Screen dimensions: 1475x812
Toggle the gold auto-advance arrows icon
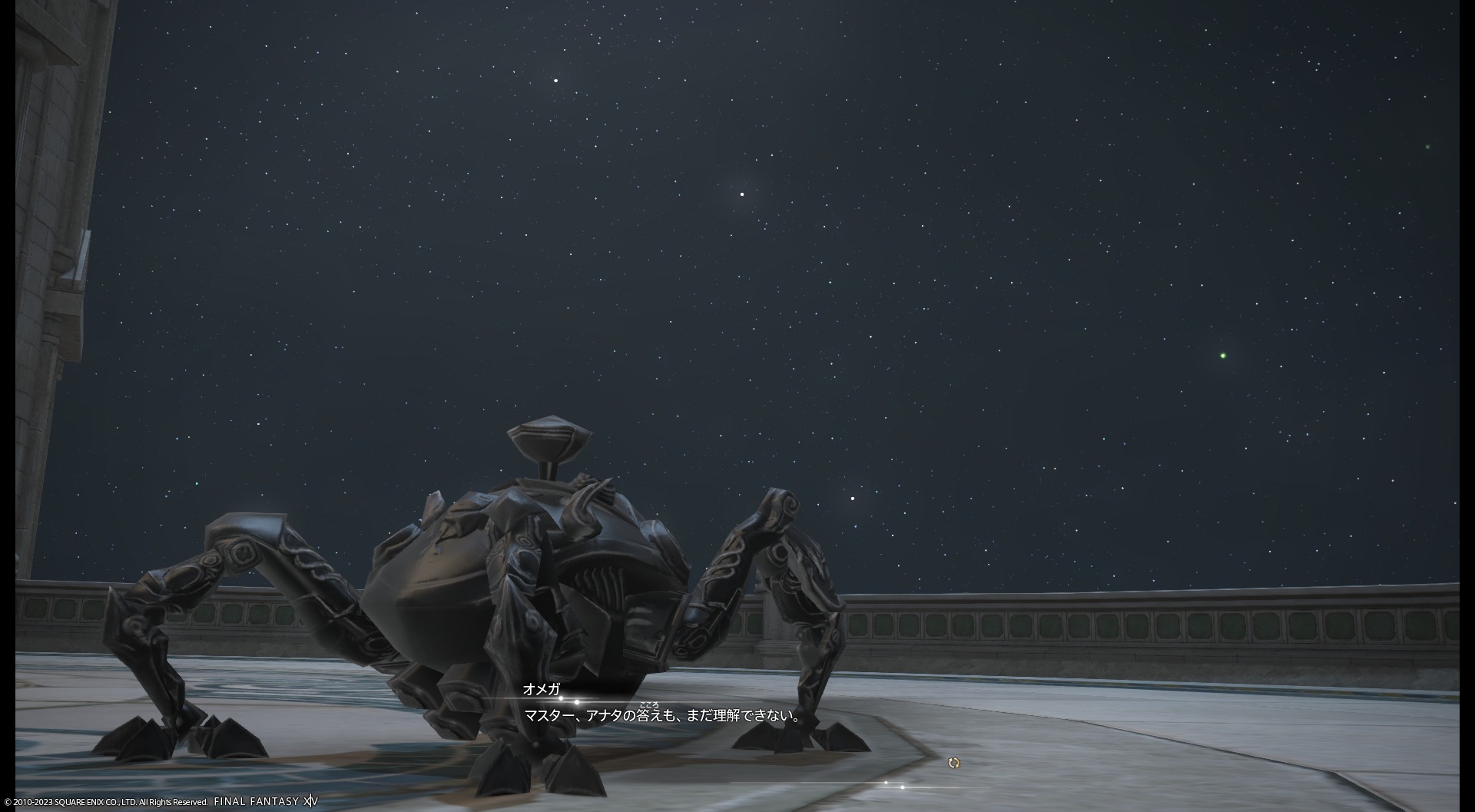pyautogui.click(x=954, y=763)
